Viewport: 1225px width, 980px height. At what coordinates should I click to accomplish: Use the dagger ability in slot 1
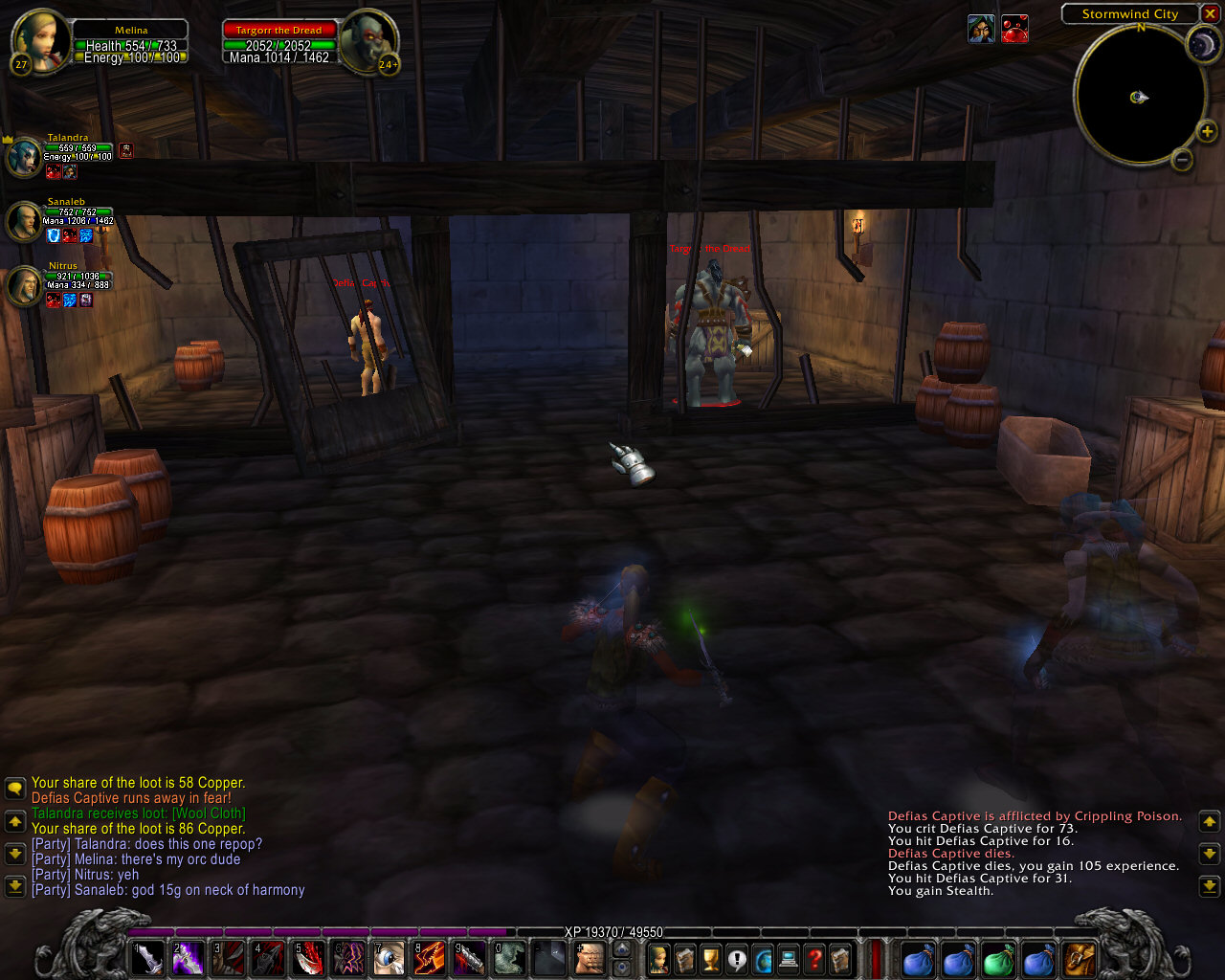[x=147, y=958]
